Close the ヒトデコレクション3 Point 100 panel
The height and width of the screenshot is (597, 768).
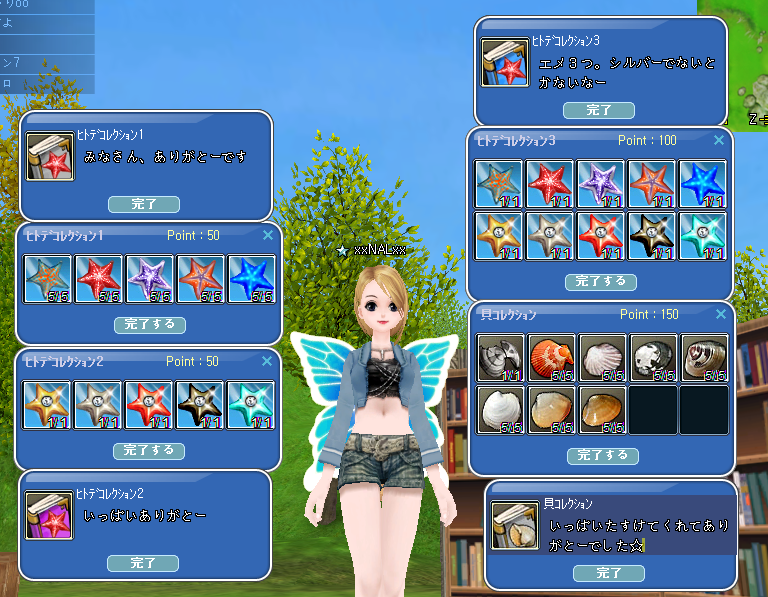tap(719, 141)
